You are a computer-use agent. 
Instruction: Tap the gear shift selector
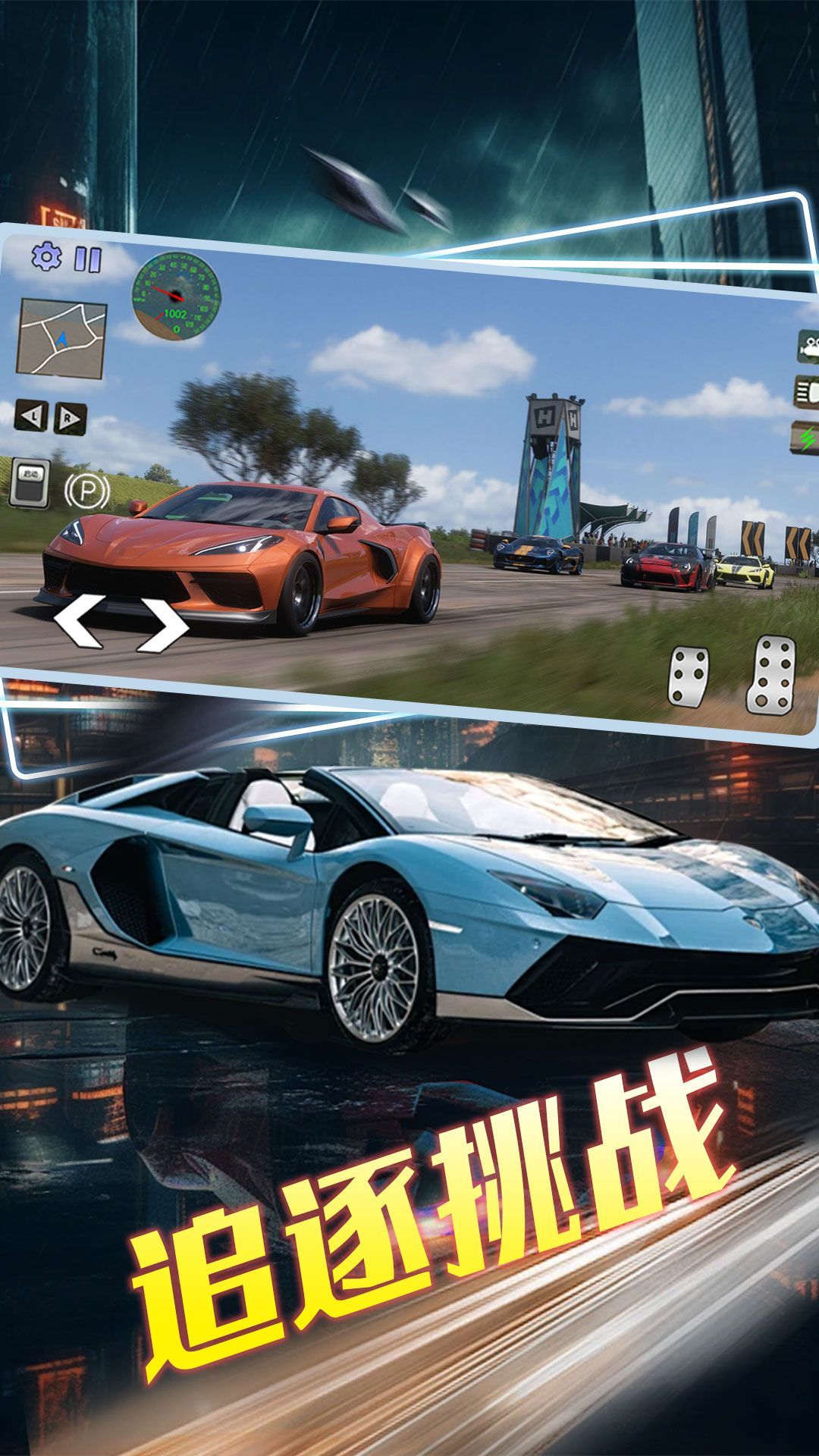pyautogui.click(x=30, y=482)
